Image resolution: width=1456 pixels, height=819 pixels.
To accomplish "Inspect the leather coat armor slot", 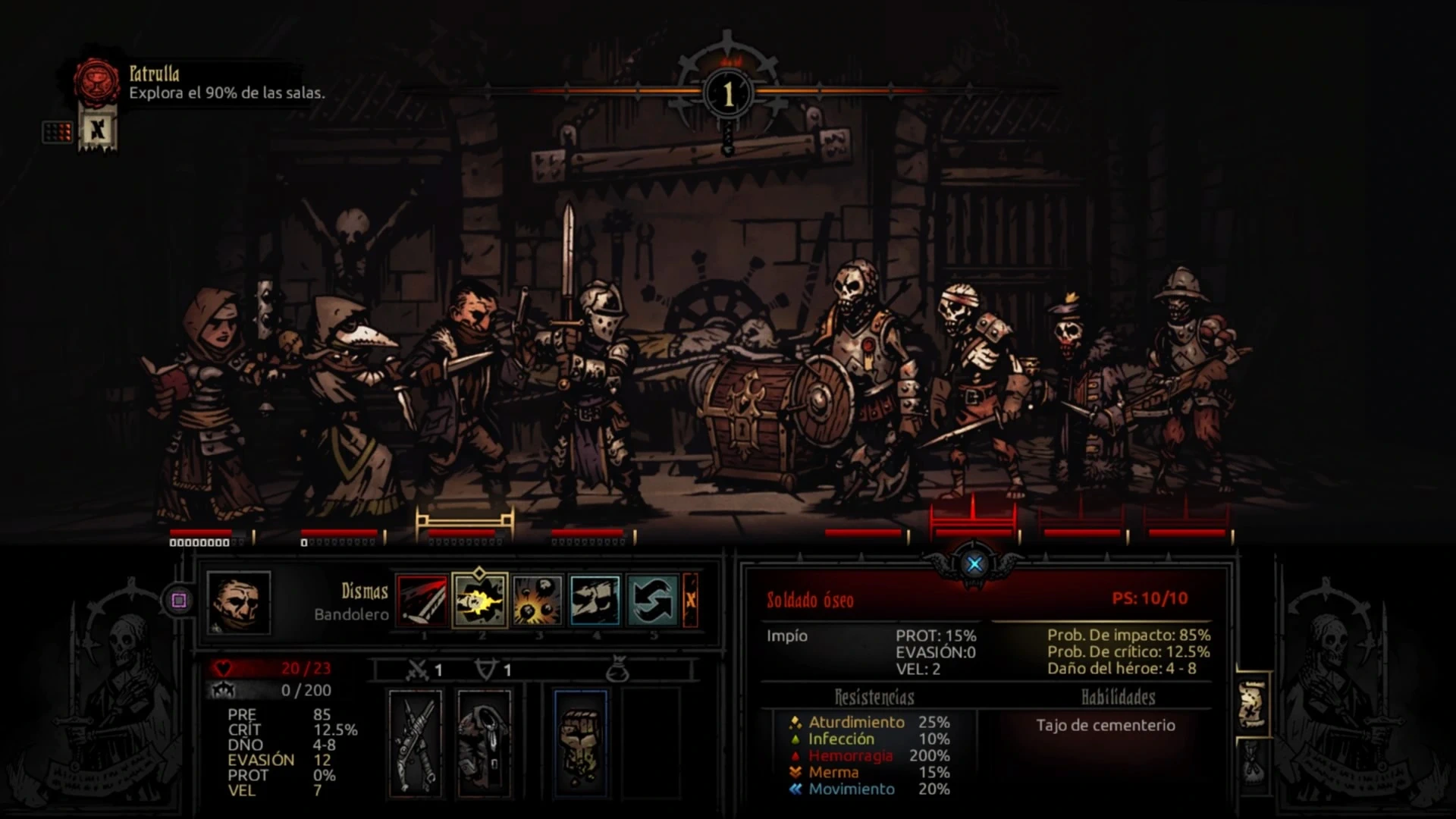I will tap(485, 743).
